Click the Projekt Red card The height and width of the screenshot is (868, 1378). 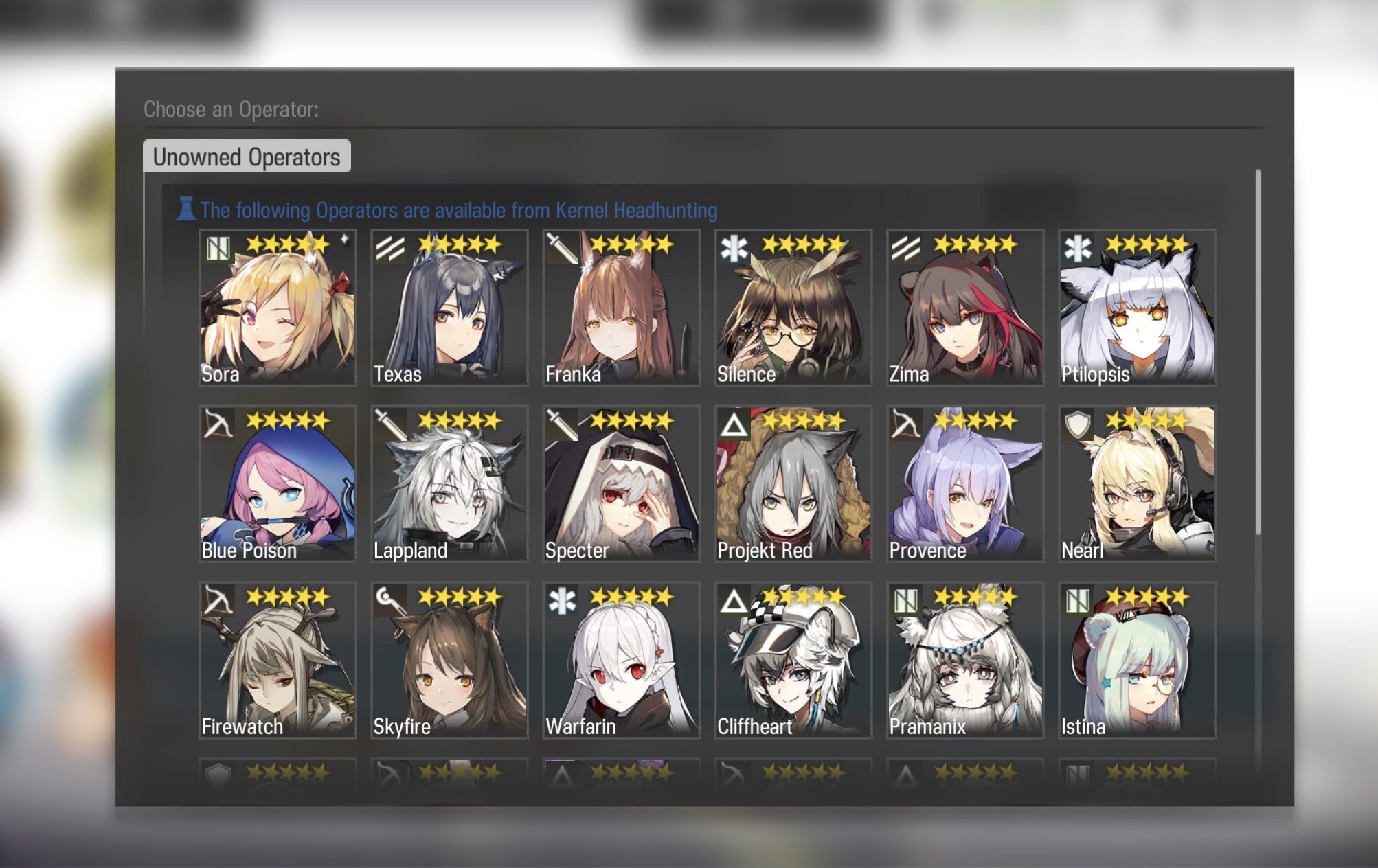pos(793,484)
